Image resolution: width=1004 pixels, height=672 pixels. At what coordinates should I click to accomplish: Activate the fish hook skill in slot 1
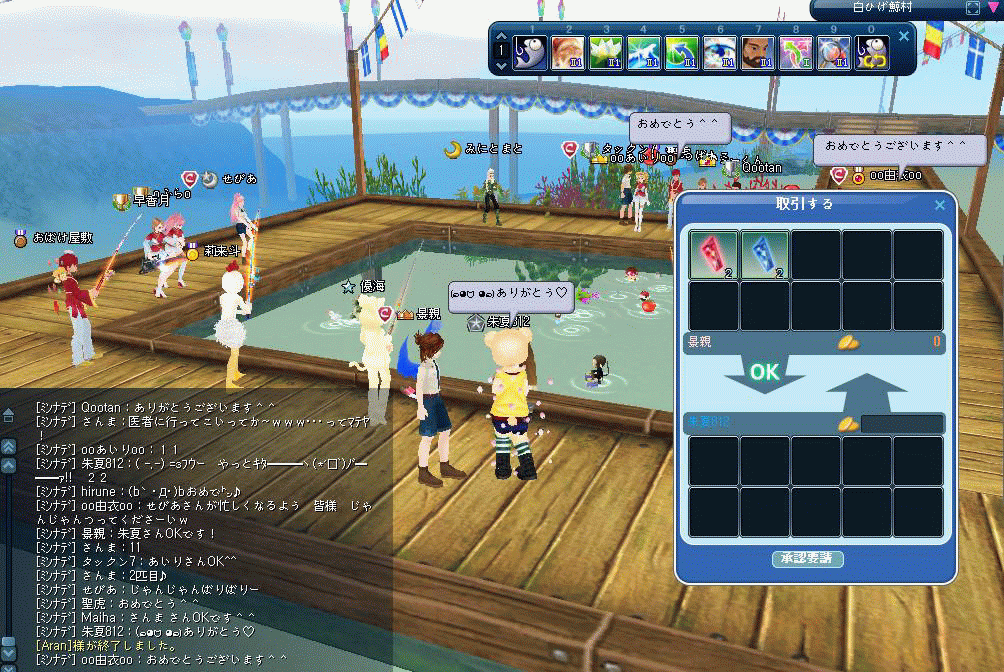pyautogui.click(x=530, y=52)
